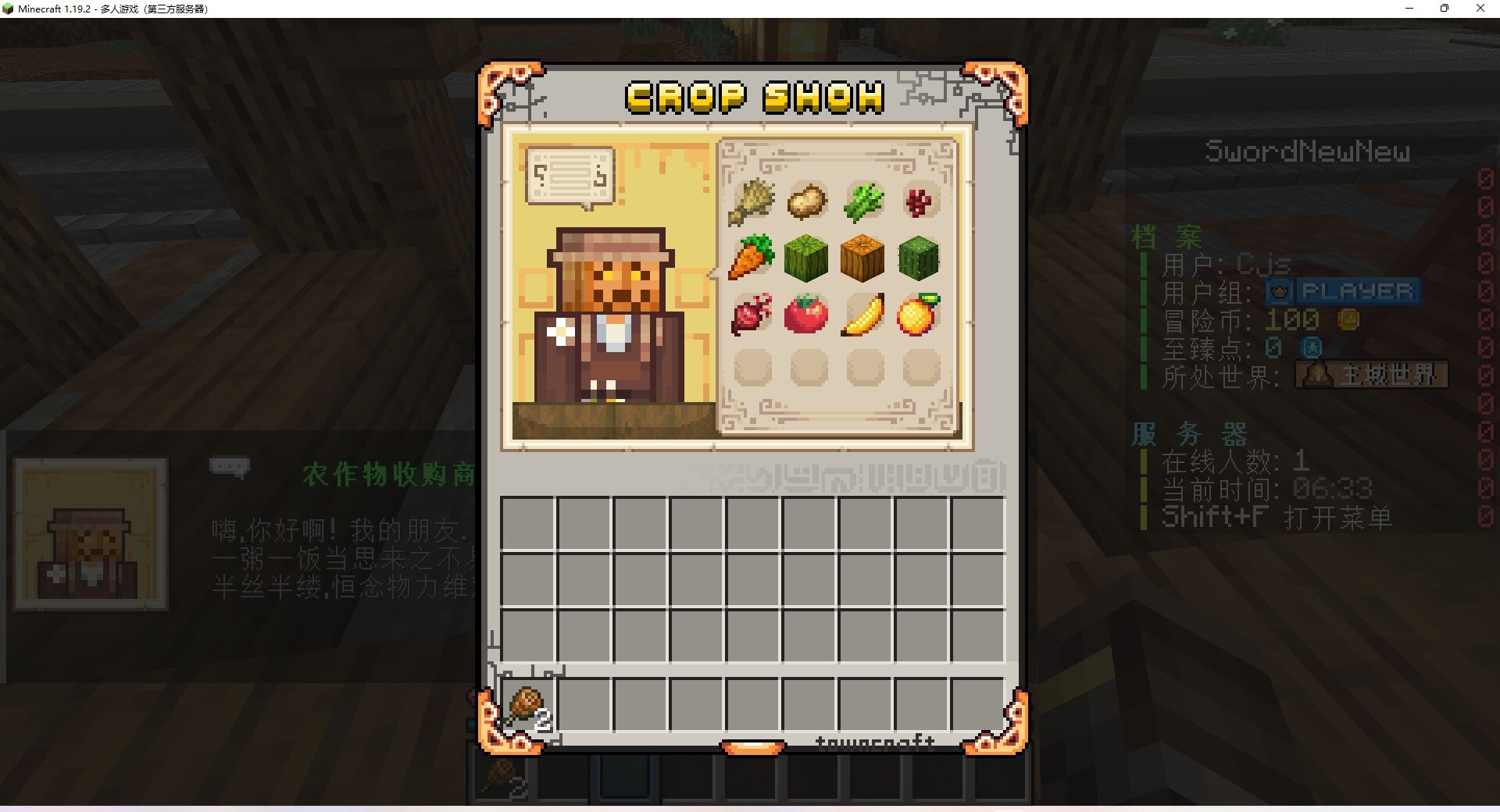Click the banana in the shop

pyautogui.click(x=862, y=314)
